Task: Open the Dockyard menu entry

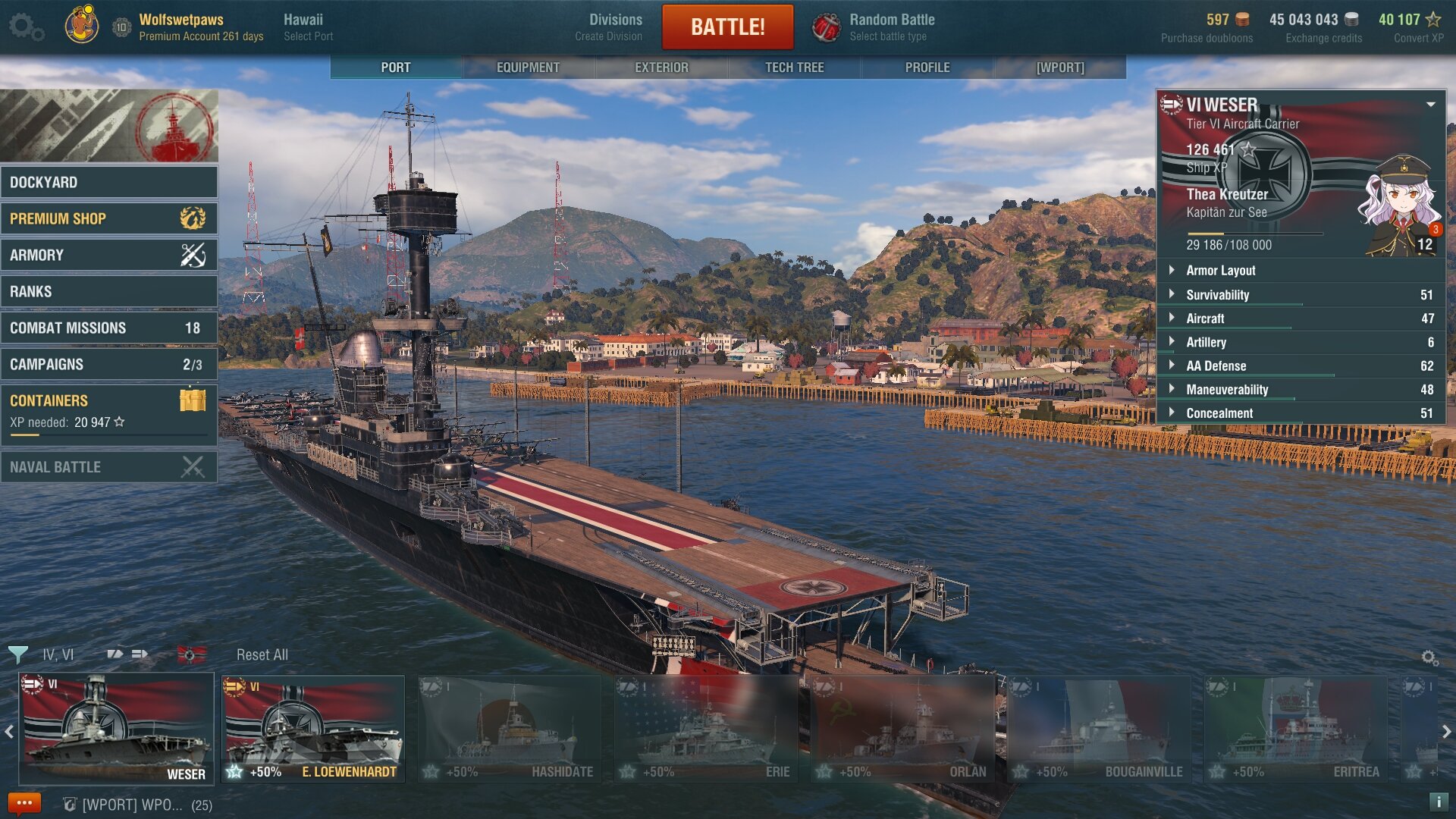Action: tap(109, 182)
